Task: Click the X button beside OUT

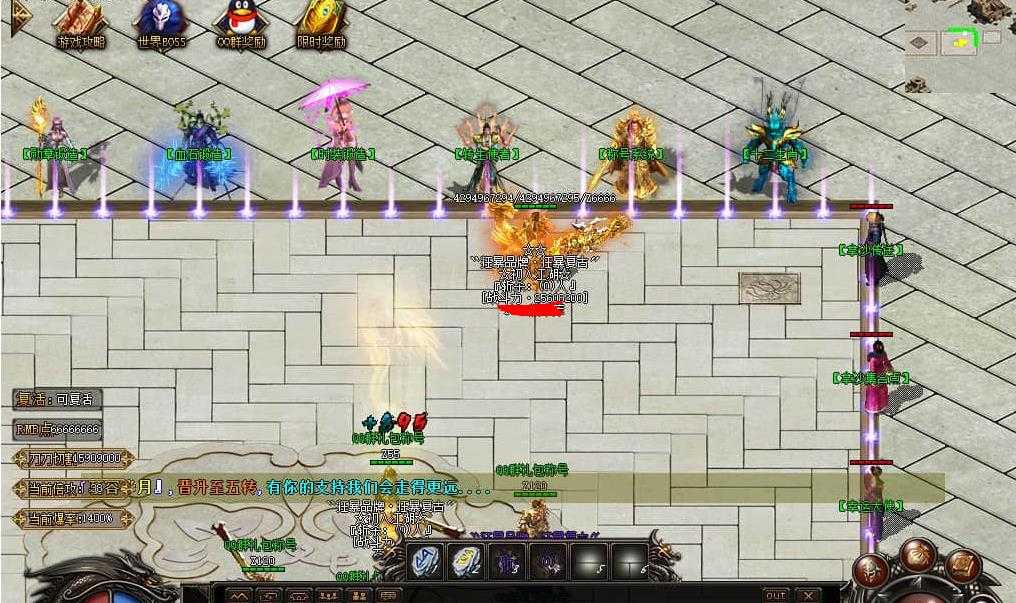Action: (x=808, y=595)
